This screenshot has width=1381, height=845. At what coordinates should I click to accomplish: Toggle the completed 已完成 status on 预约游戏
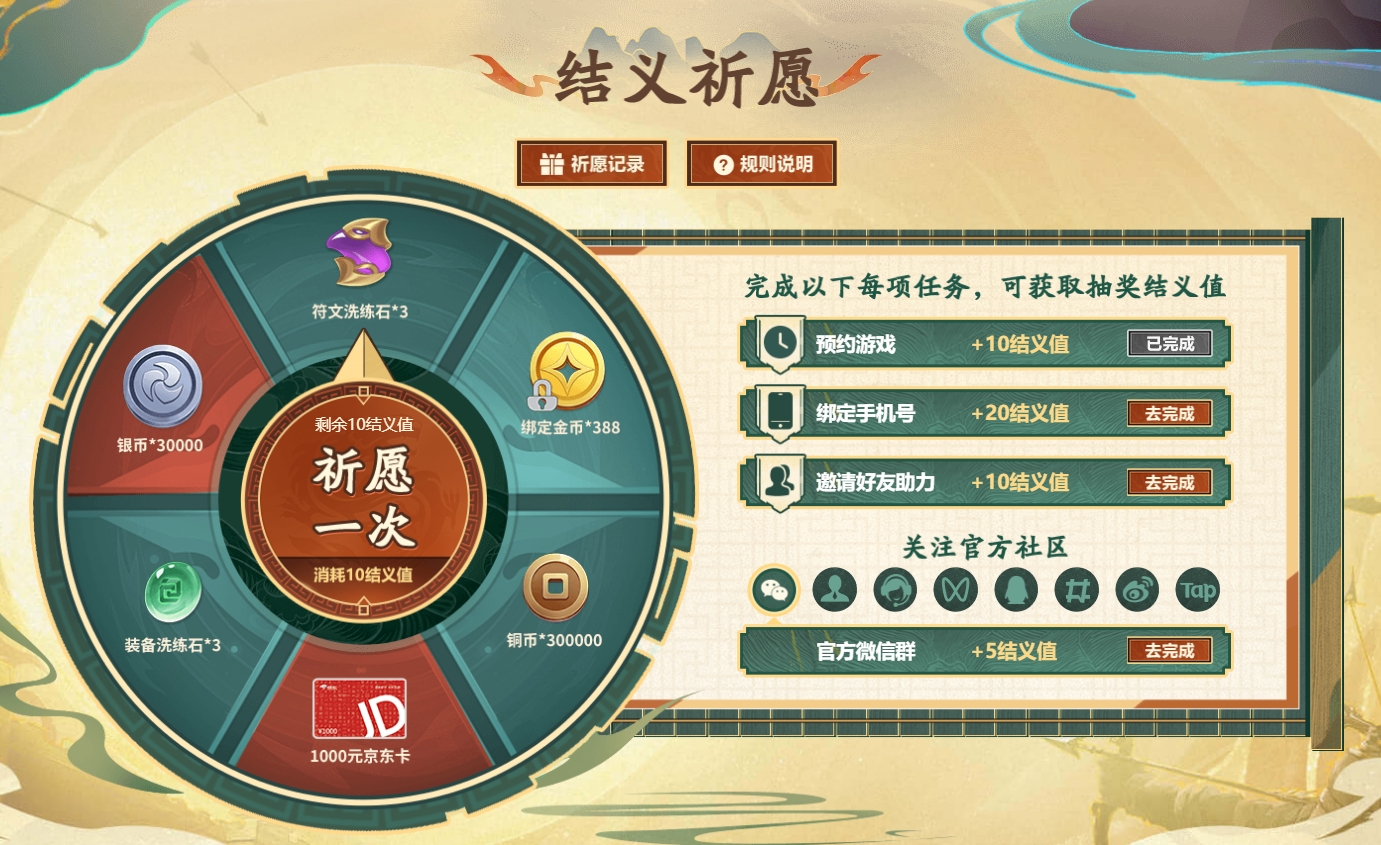(1170, 343)
